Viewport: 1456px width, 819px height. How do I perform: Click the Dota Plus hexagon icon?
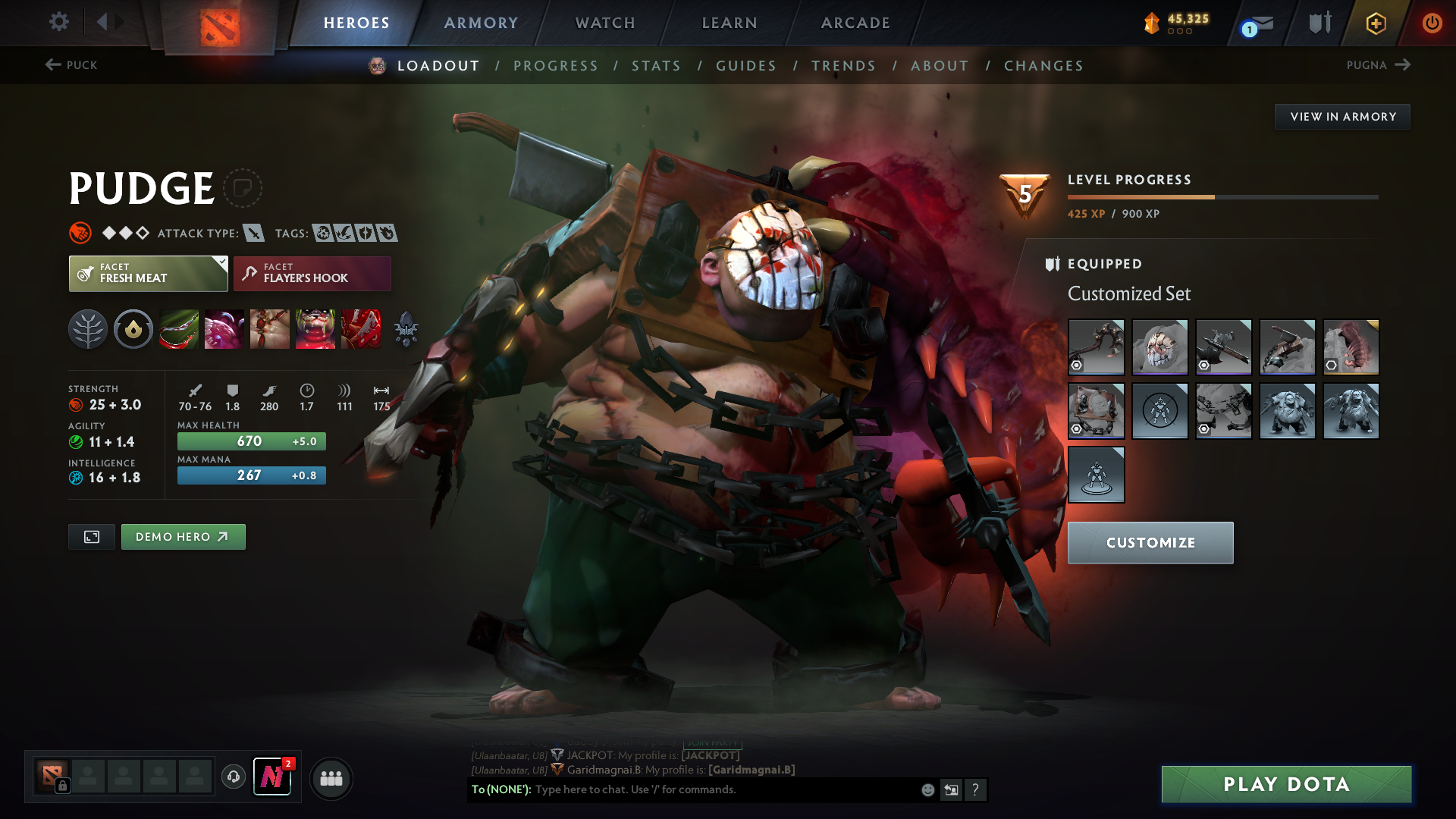(x=1375, y=23)
